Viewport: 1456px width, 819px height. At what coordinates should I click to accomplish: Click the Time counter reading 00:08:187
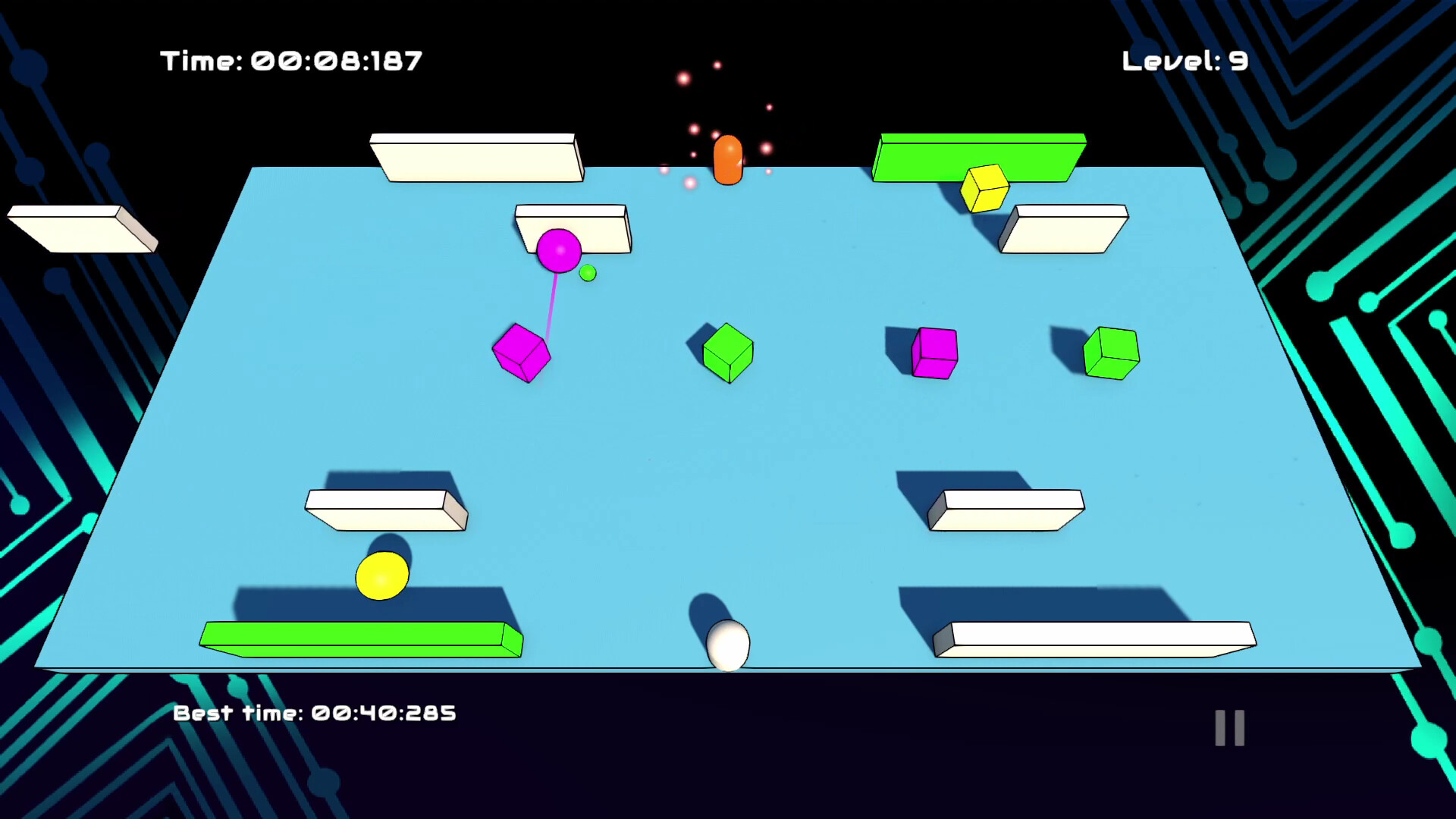point(289,61)
